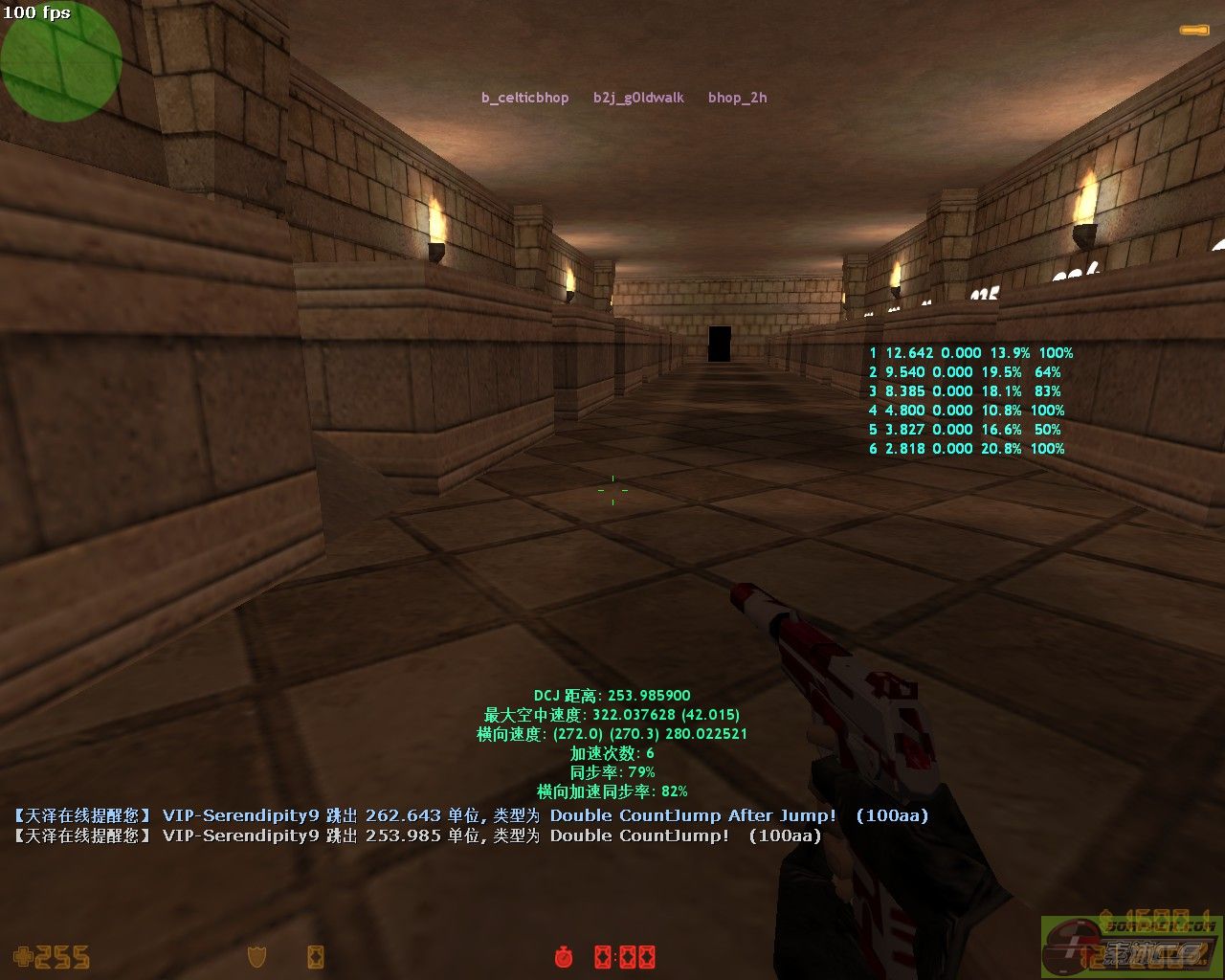Choose the bhop_2h map label
The image size is (1225, 980).
click(737, 98)
